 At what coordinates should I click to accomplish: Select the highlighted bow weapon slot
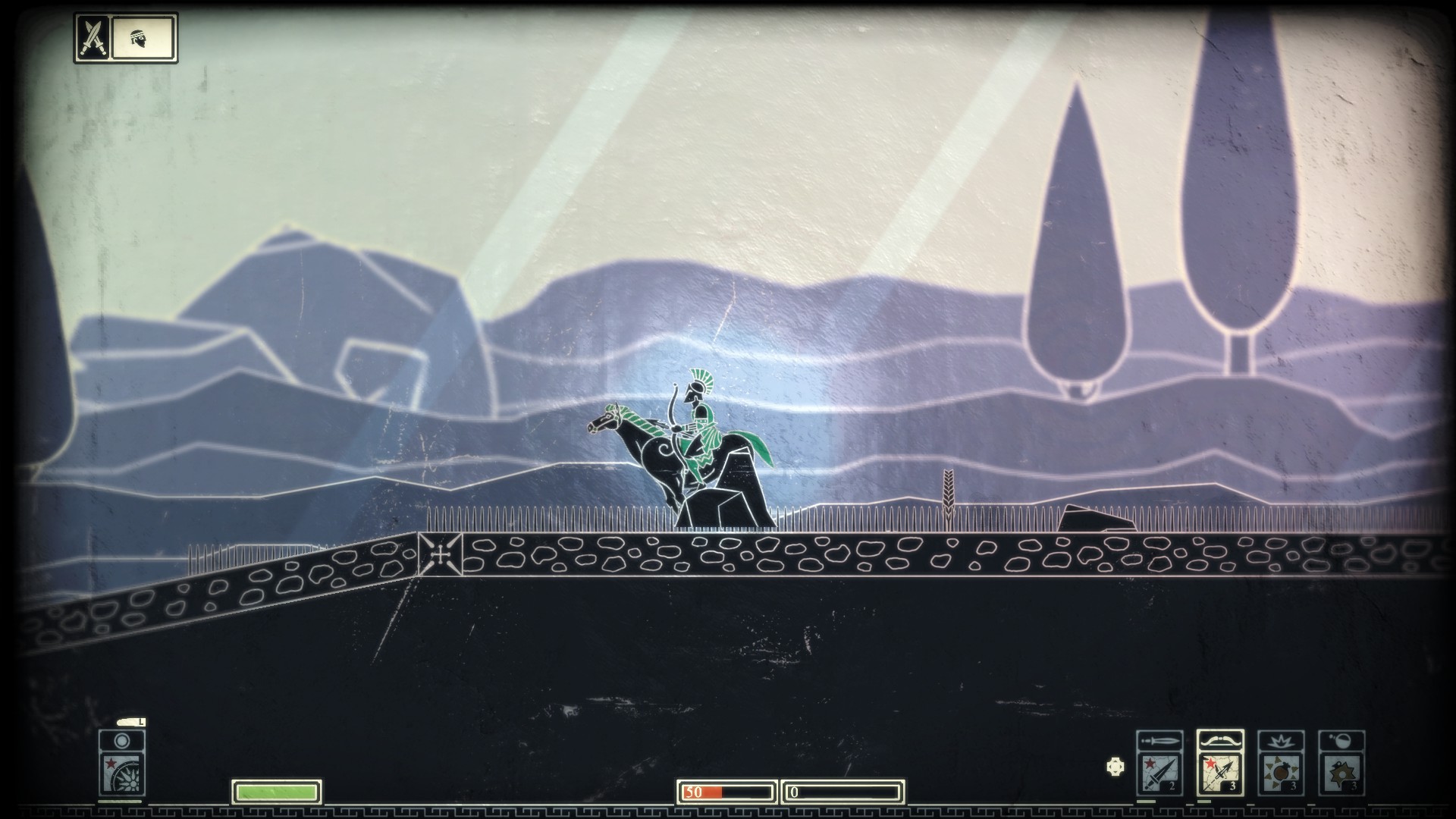[1220, 773]
